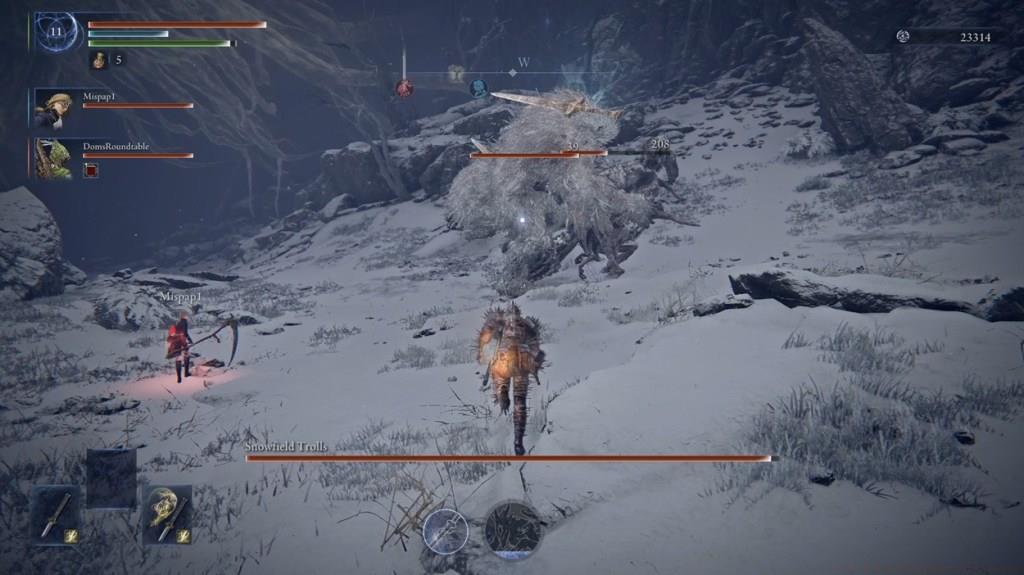
Task: Click DomsRoundtable's character portrait
Action: click(53, 158)
